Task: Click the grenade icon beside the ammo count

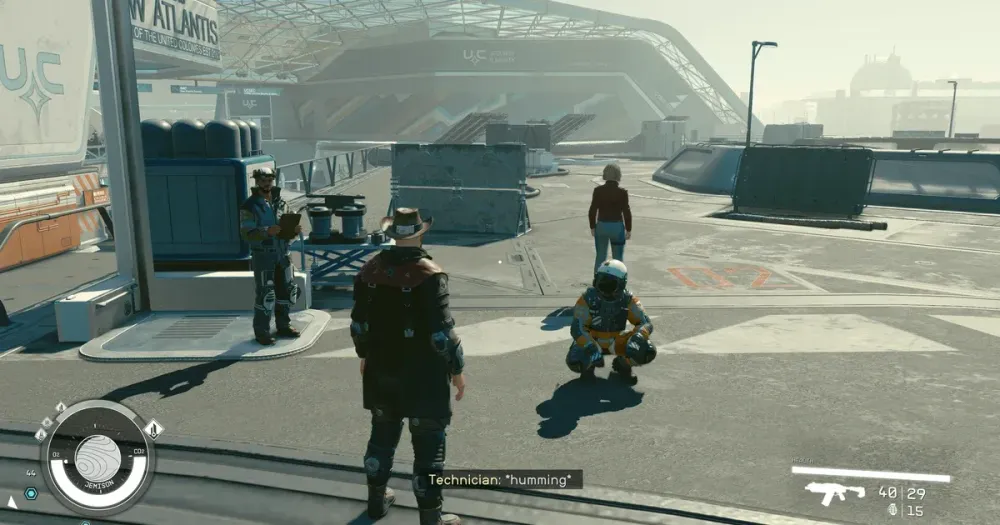Action: 892,510
